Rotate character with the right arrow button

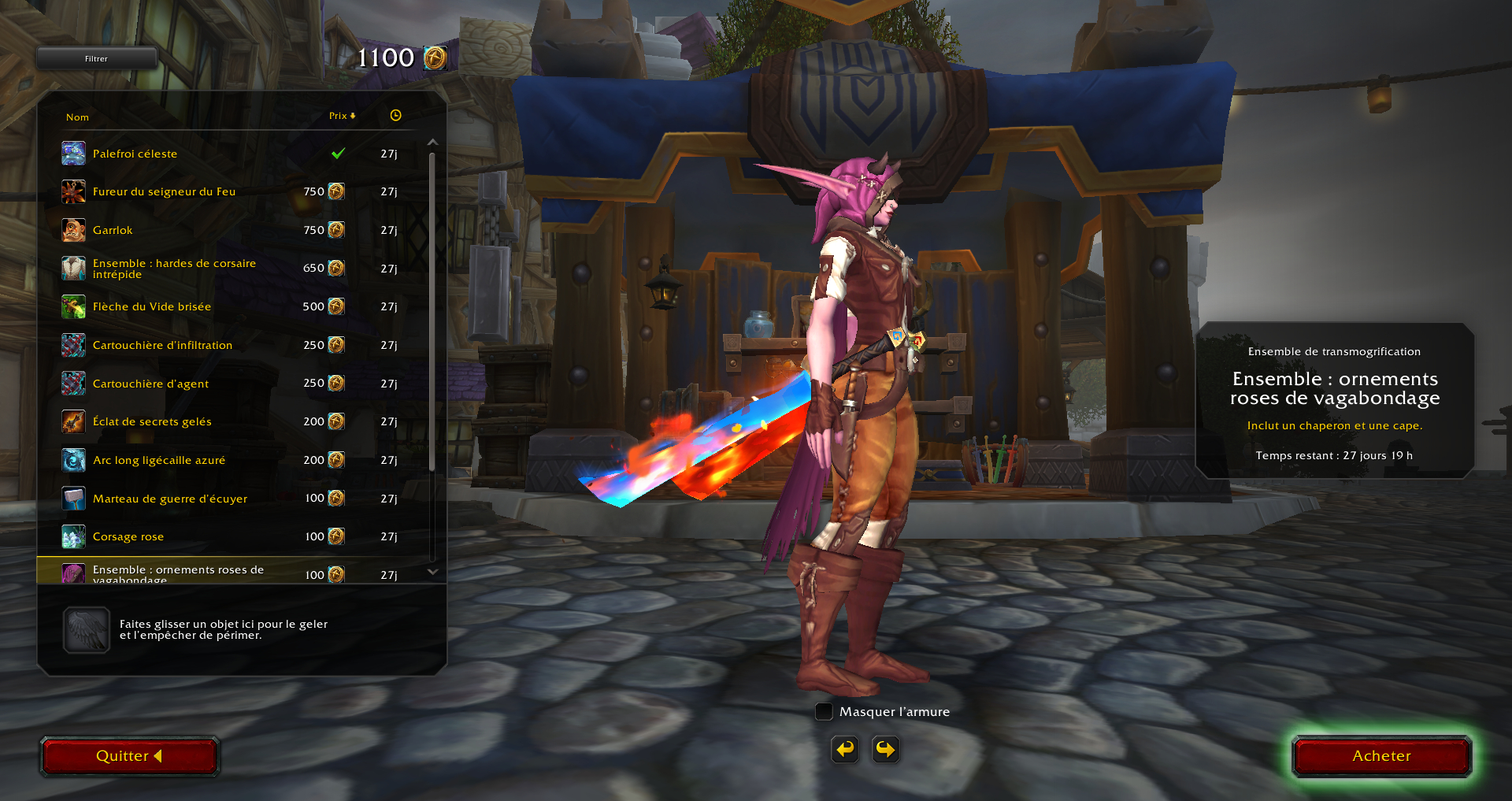(x=886, y=749)
